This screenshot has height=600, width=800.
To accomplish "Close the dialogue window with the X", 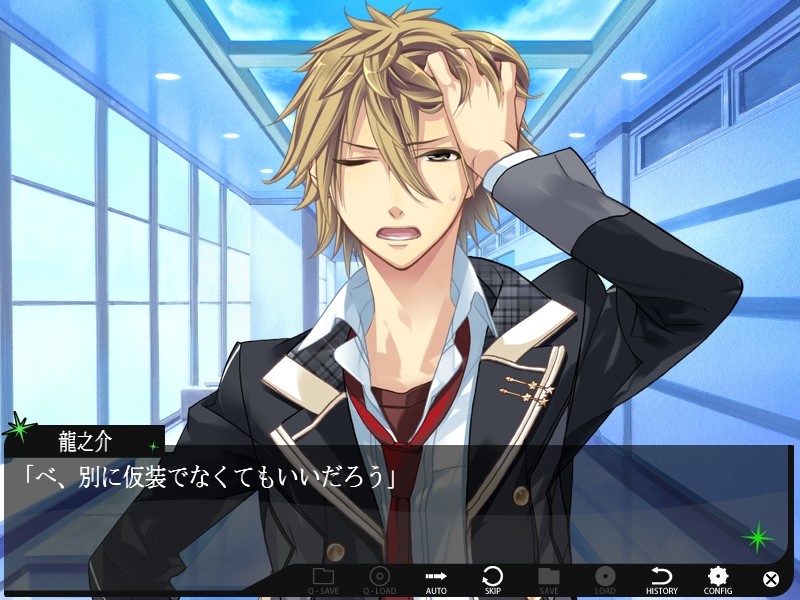I will pyautogui.click(x=771, y=579).
